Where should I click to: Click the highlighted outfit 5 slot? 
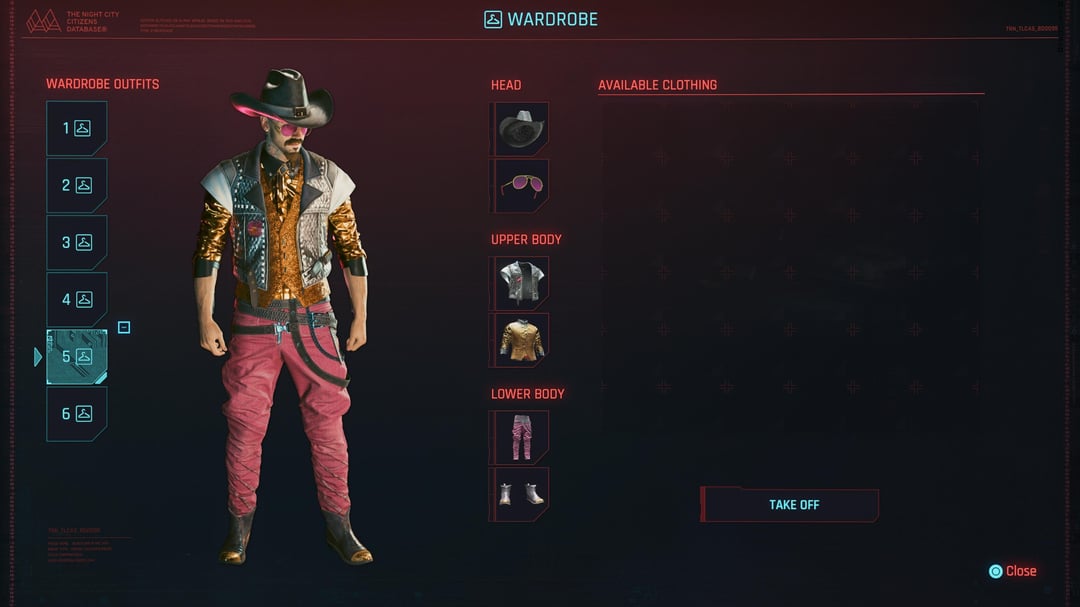pyautogui.click(x=76, y=356)
